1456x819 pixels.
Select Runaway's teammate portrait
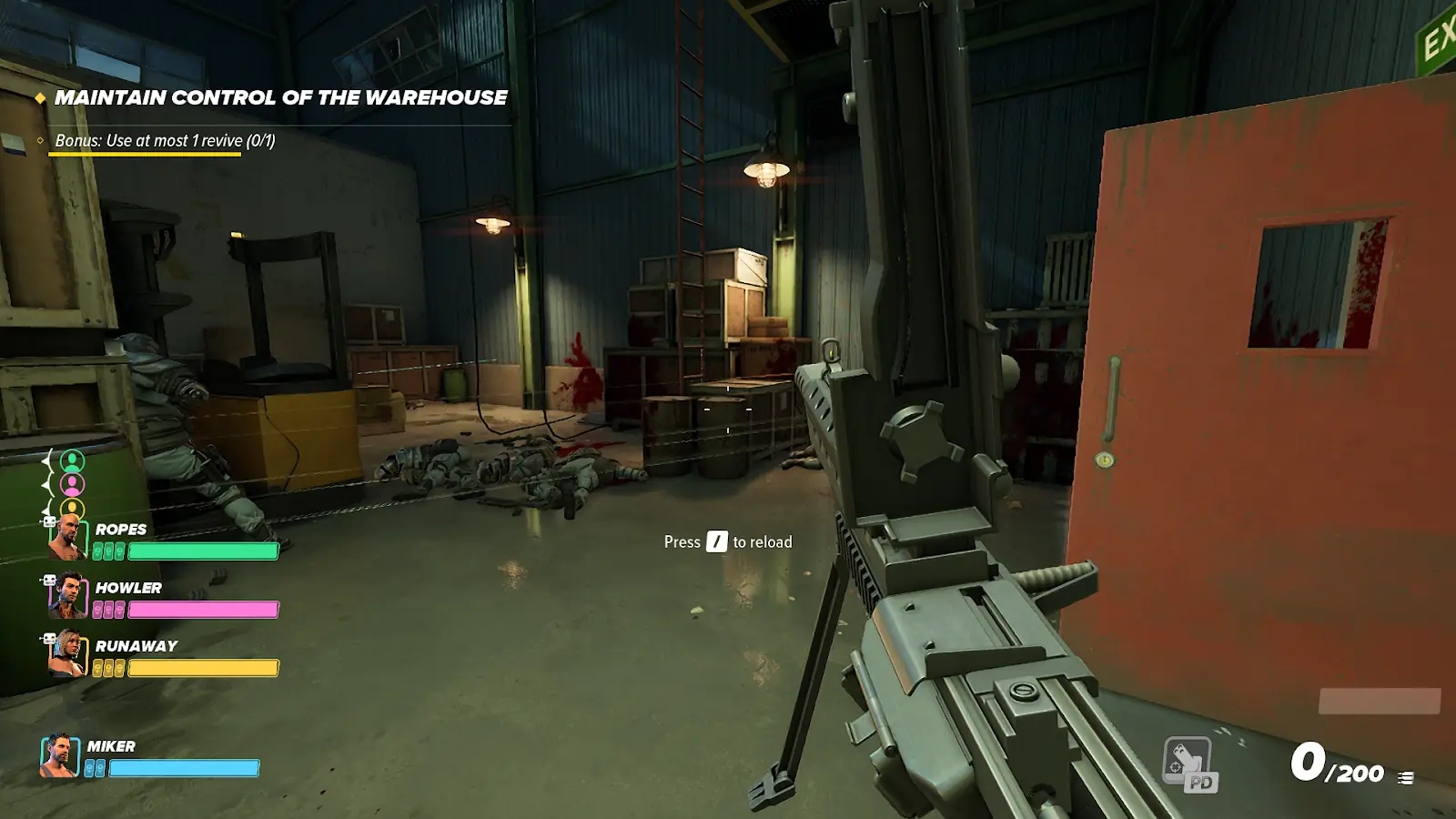[68, 654]
